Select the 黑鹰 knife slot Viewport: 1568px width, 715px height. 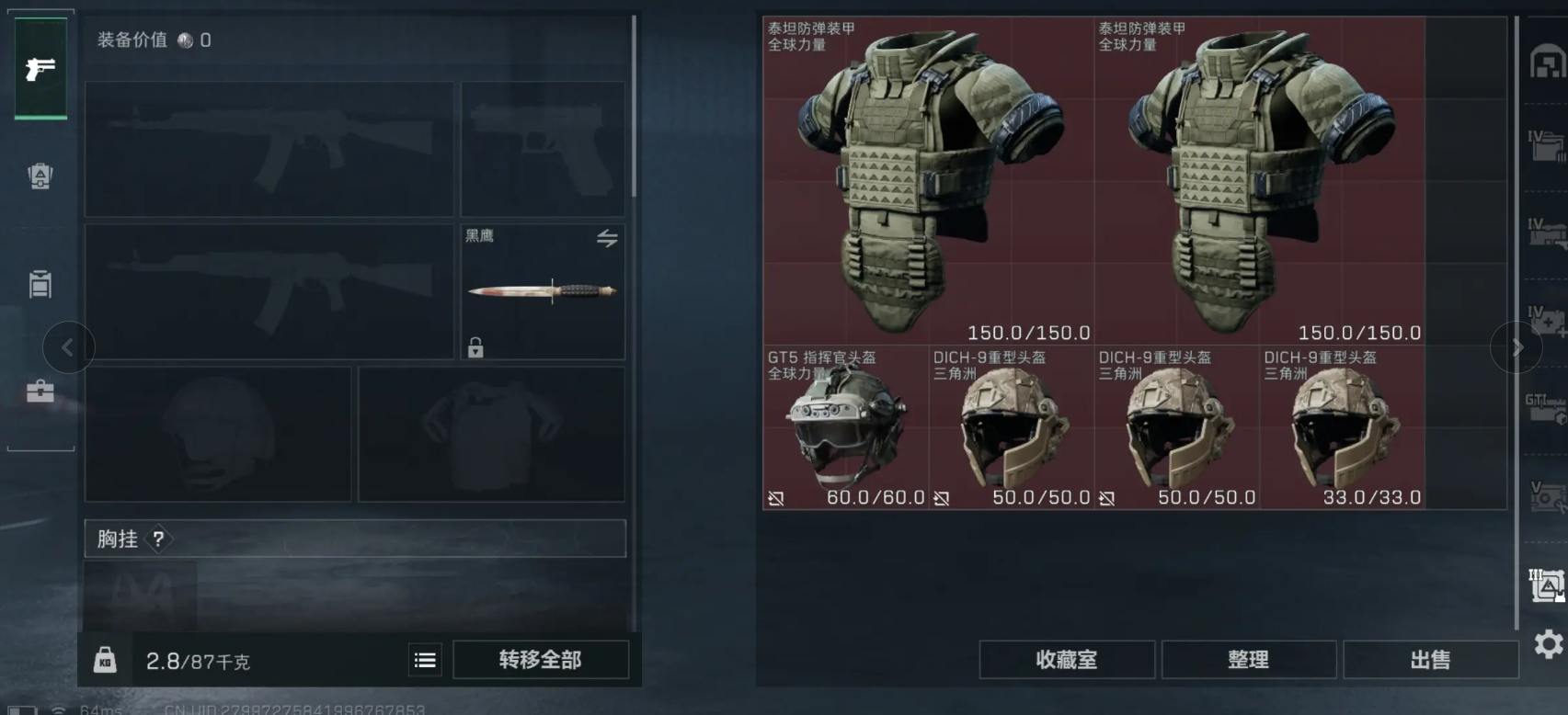pos(543,292)
